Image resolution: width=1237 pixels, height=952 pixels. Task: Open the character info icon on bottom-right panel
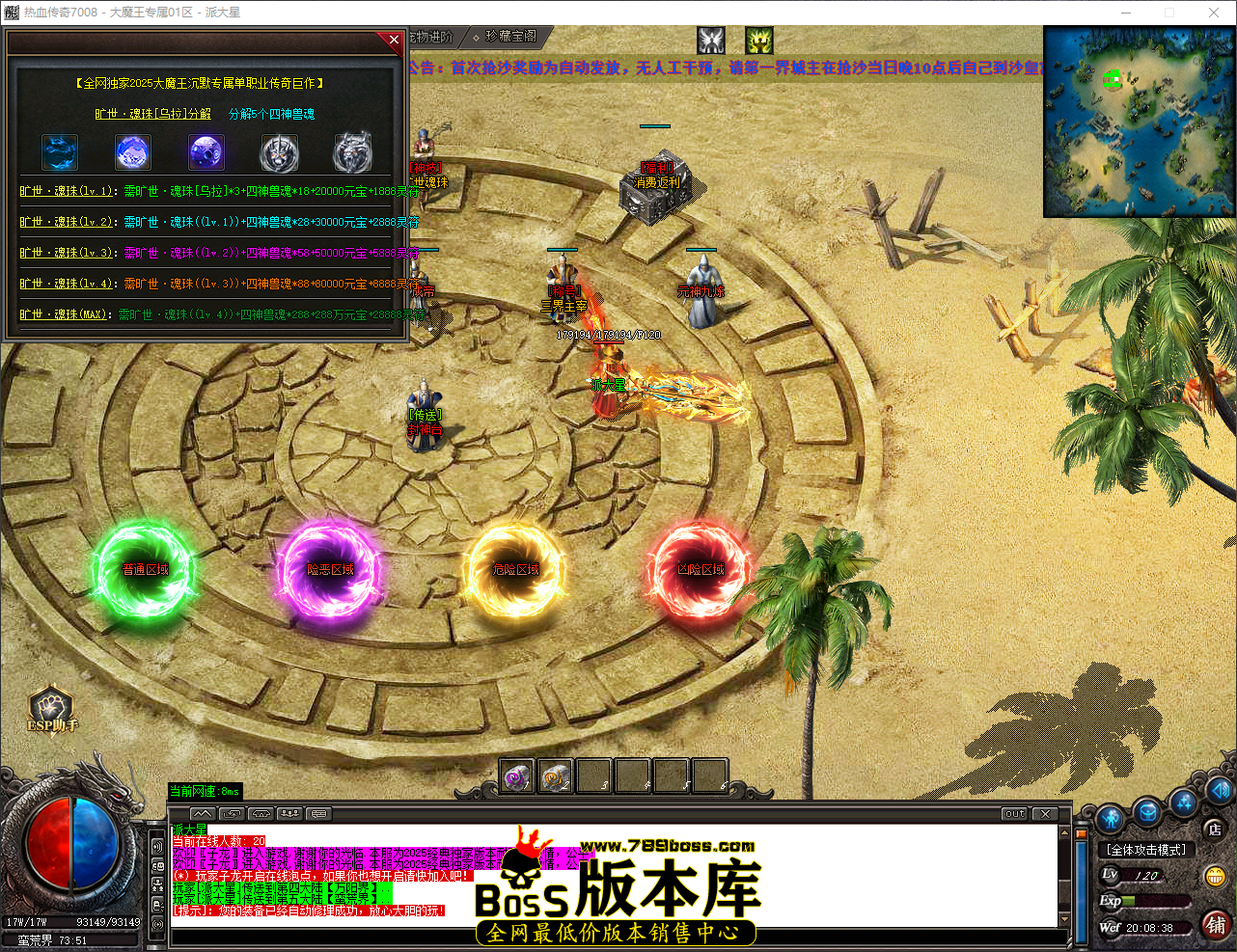click(x=1110, y=817)
